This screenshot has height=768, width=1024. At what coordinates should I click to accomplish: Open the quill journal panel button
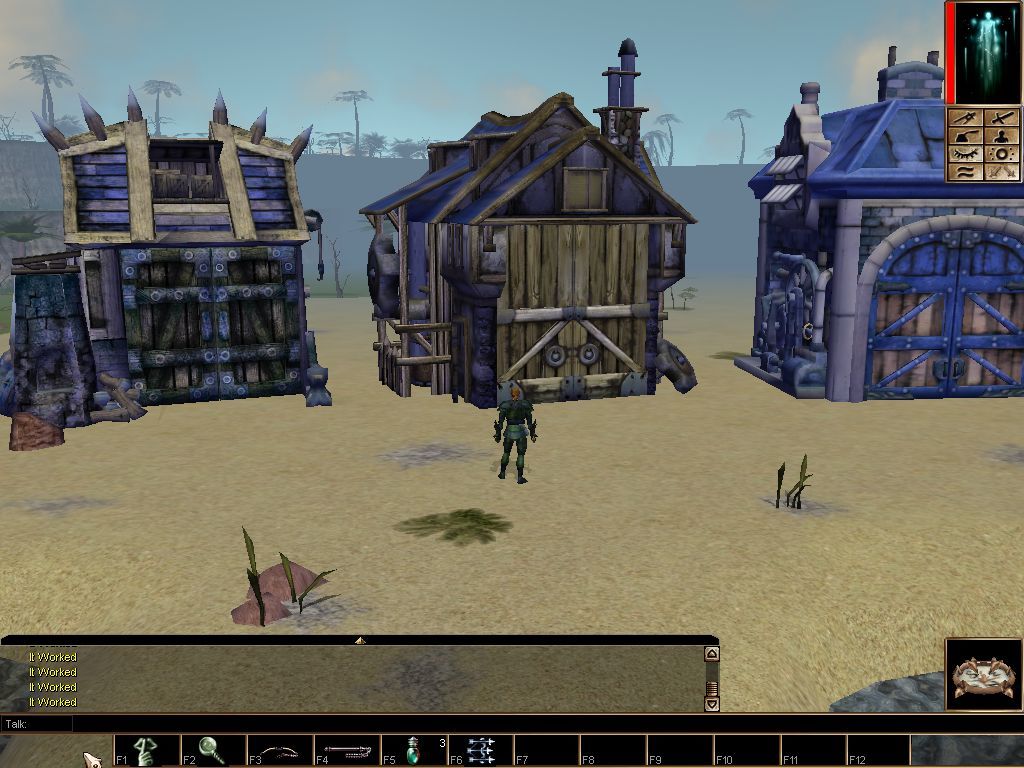point(966,136)
